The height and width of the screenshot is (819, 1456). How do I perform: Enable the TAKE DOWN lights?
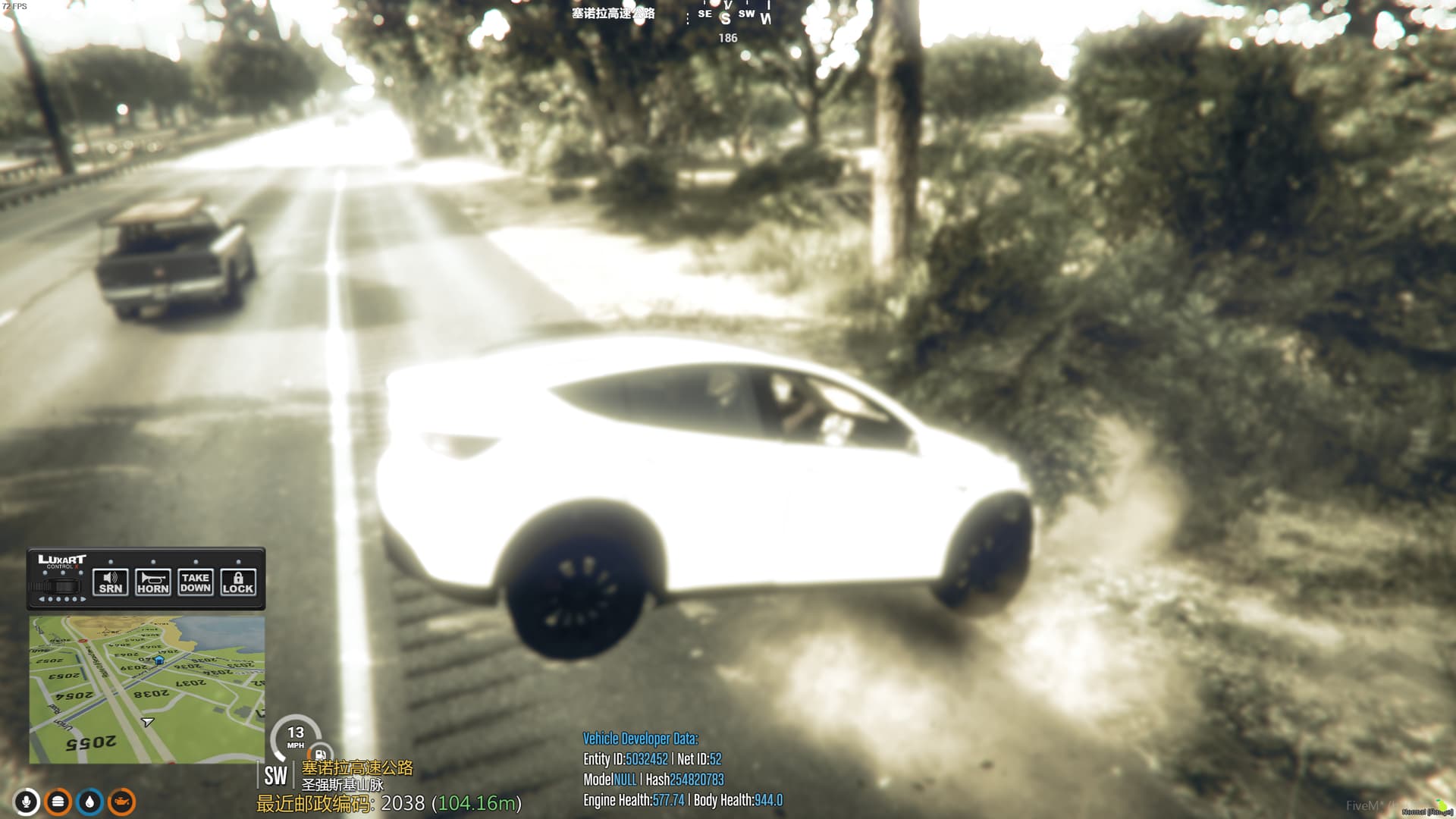[x=196, y=584]
